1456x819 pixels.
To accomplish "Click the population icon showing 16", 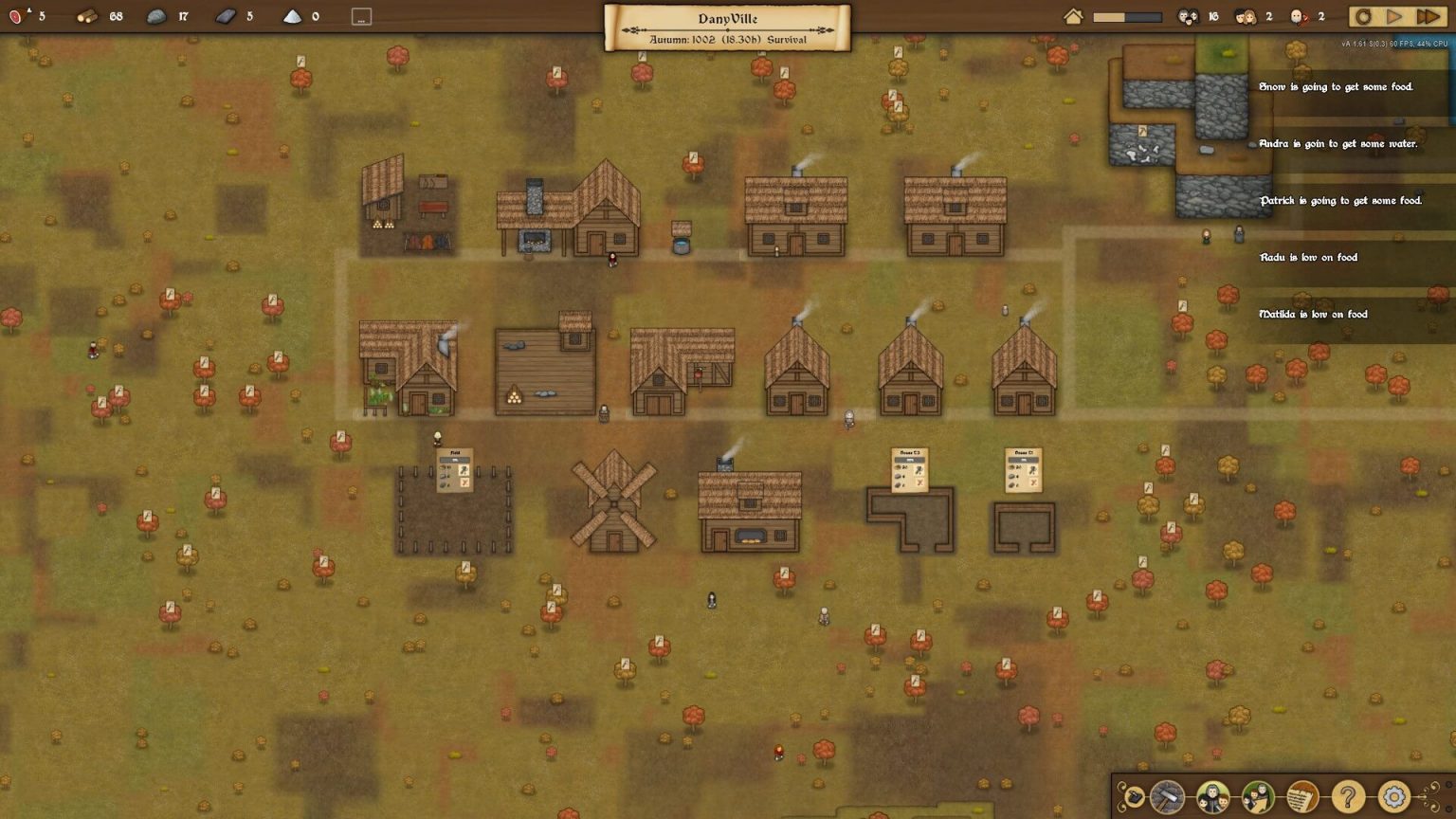I will (x=1189, y=15).
